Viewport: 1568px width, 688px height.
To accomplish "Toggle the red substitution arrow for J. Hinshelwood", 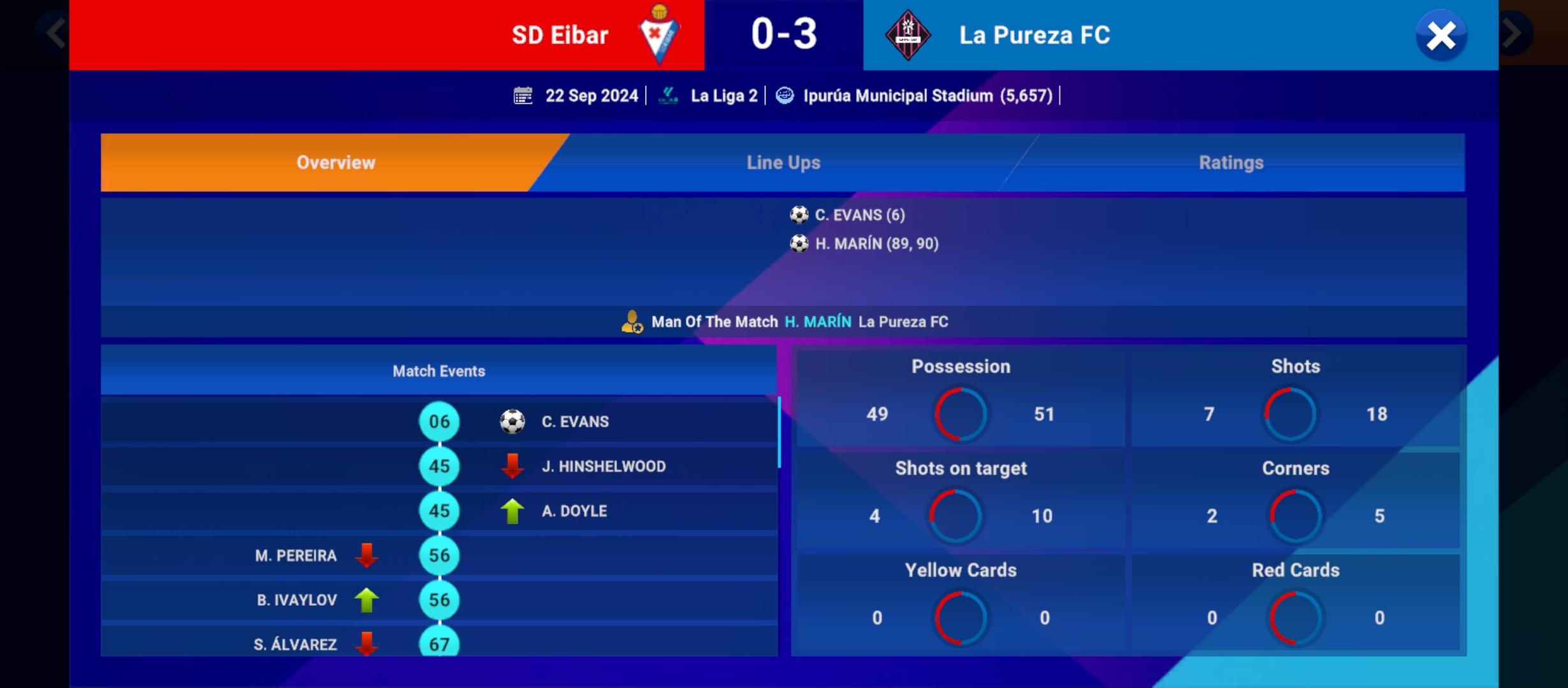I will pos(512,466).
